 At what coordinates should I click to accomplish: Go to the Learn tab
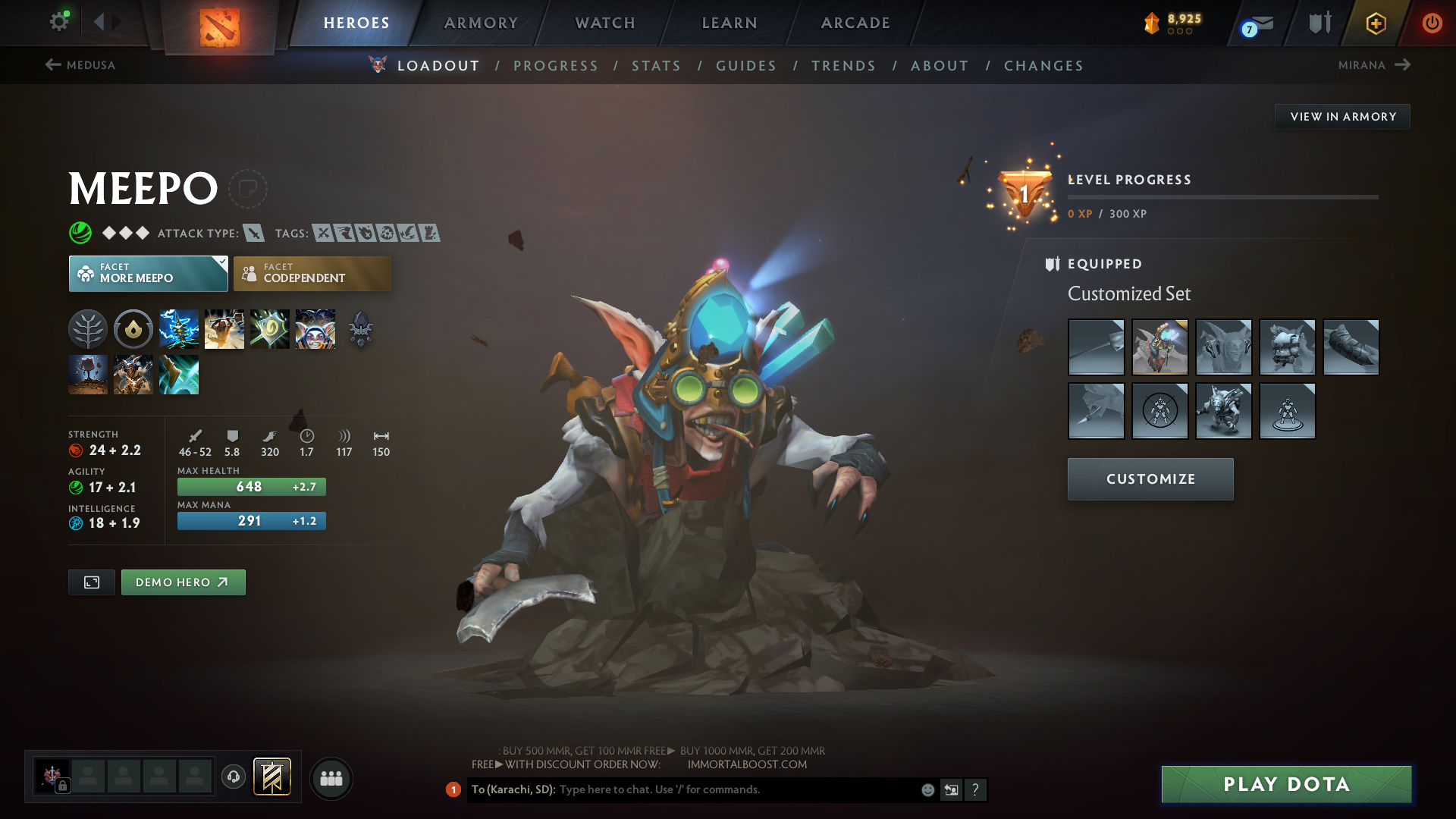730,23
